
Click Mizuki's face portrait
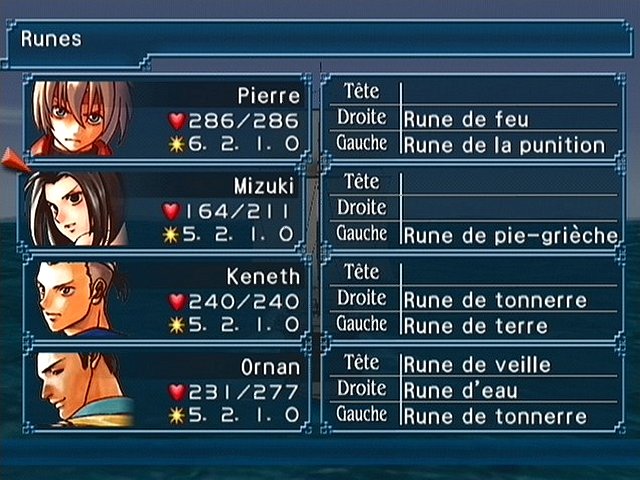[x=74, y=208]
